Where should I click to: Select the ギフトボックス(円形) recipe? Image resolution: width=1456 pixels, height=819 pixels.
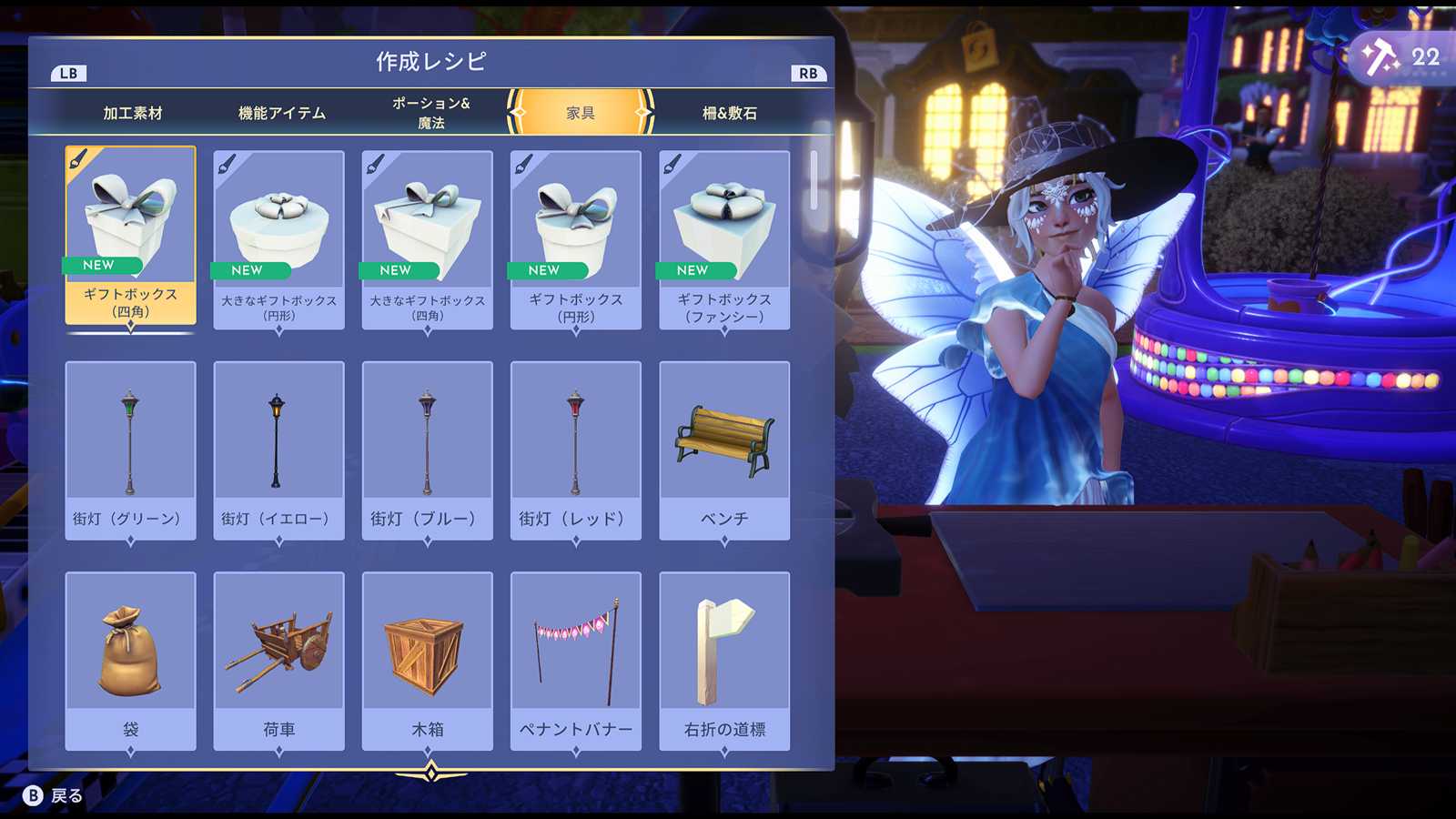(576, 239)
